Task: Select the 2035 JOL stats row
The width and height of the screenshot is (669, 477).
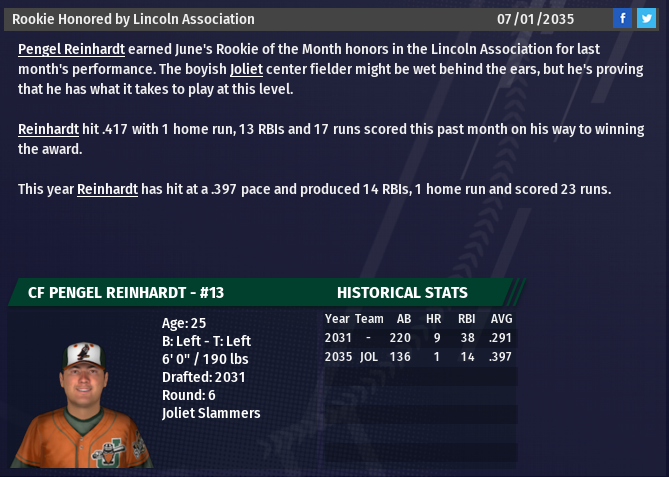Action: [419, 356]
